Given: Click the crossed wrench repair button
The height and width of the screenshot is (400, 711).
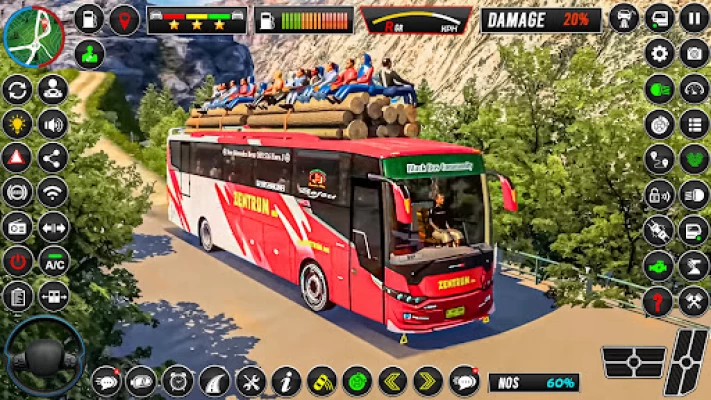Looking at the screenshot, I should (x=250, y=380).
